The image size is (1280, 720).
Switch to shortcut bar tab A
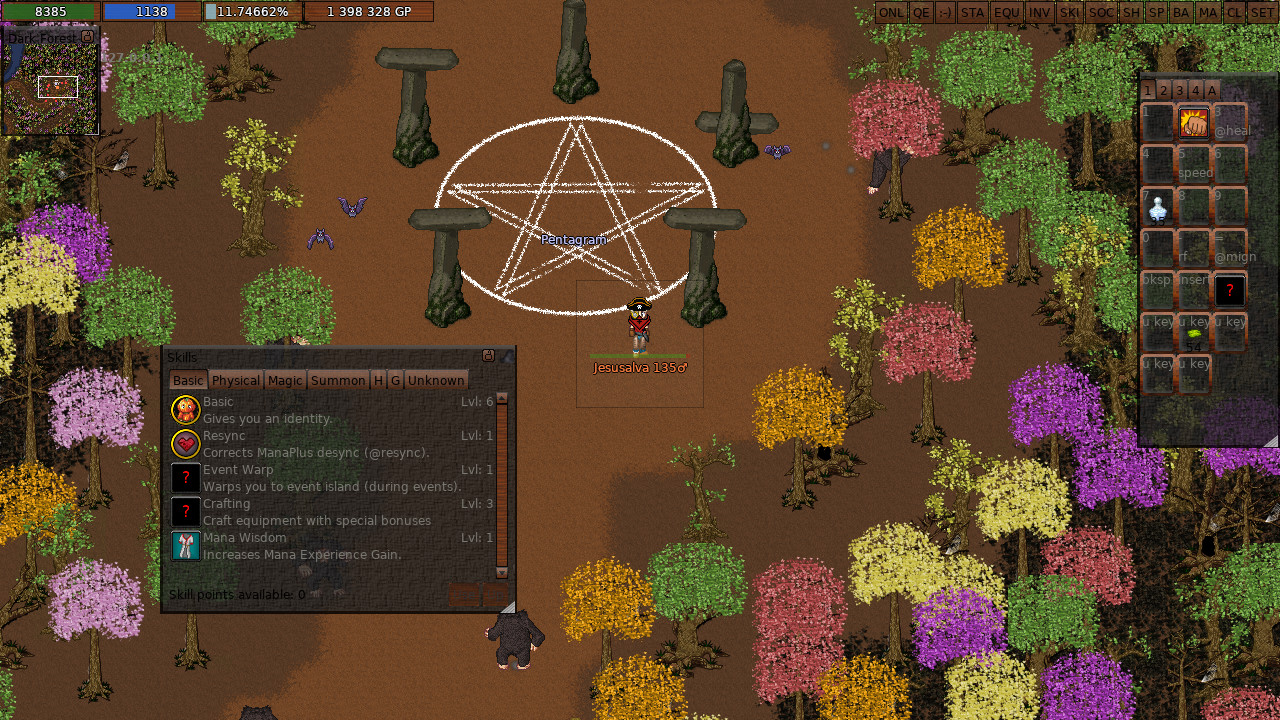point(1211,90)
